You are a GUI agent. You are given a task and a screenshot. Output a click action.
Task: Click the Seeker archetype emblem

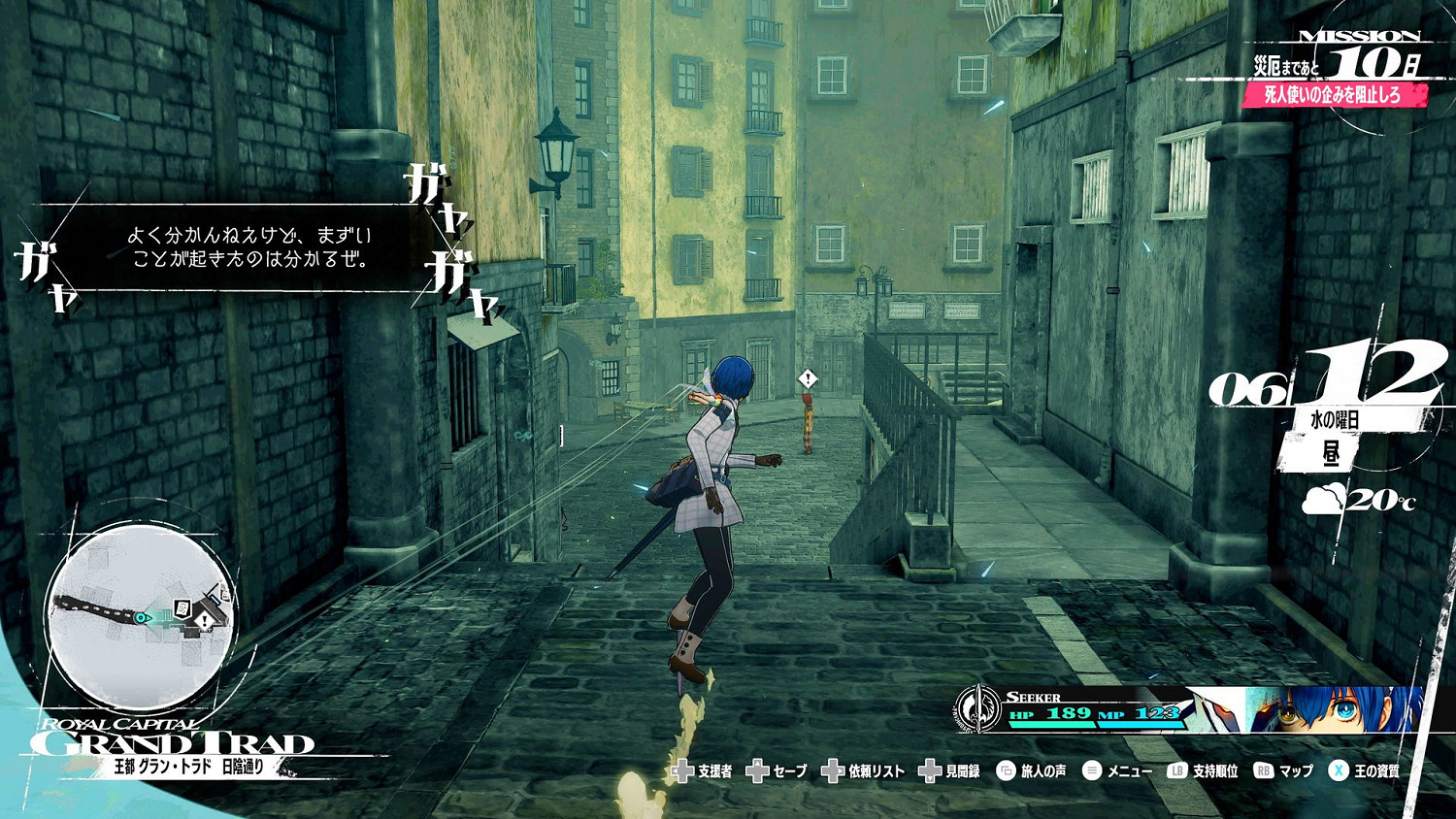(978, 709)
